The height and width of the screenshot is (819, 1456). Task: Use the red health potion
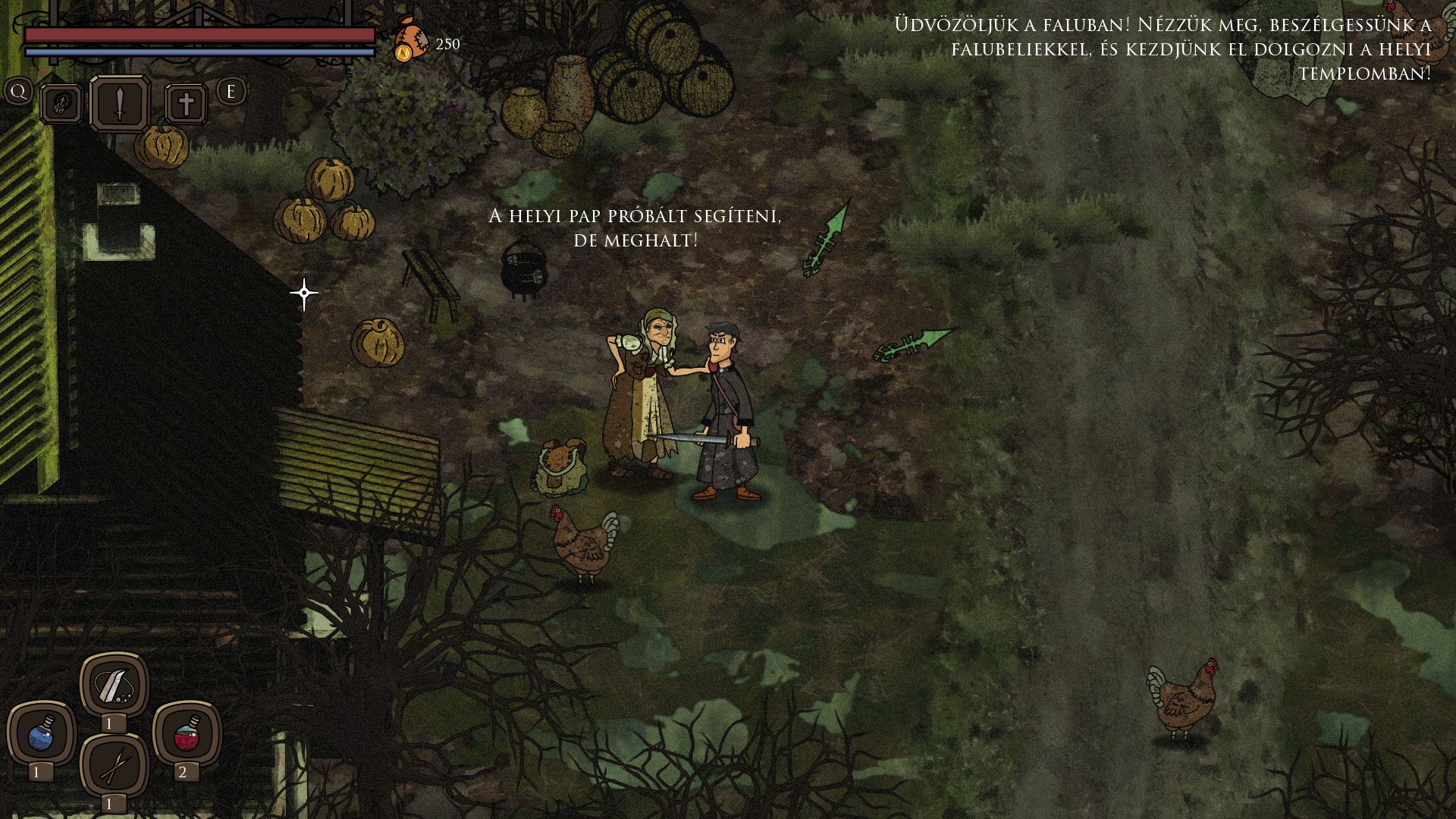pyautogui.click(x=187, y=734)
